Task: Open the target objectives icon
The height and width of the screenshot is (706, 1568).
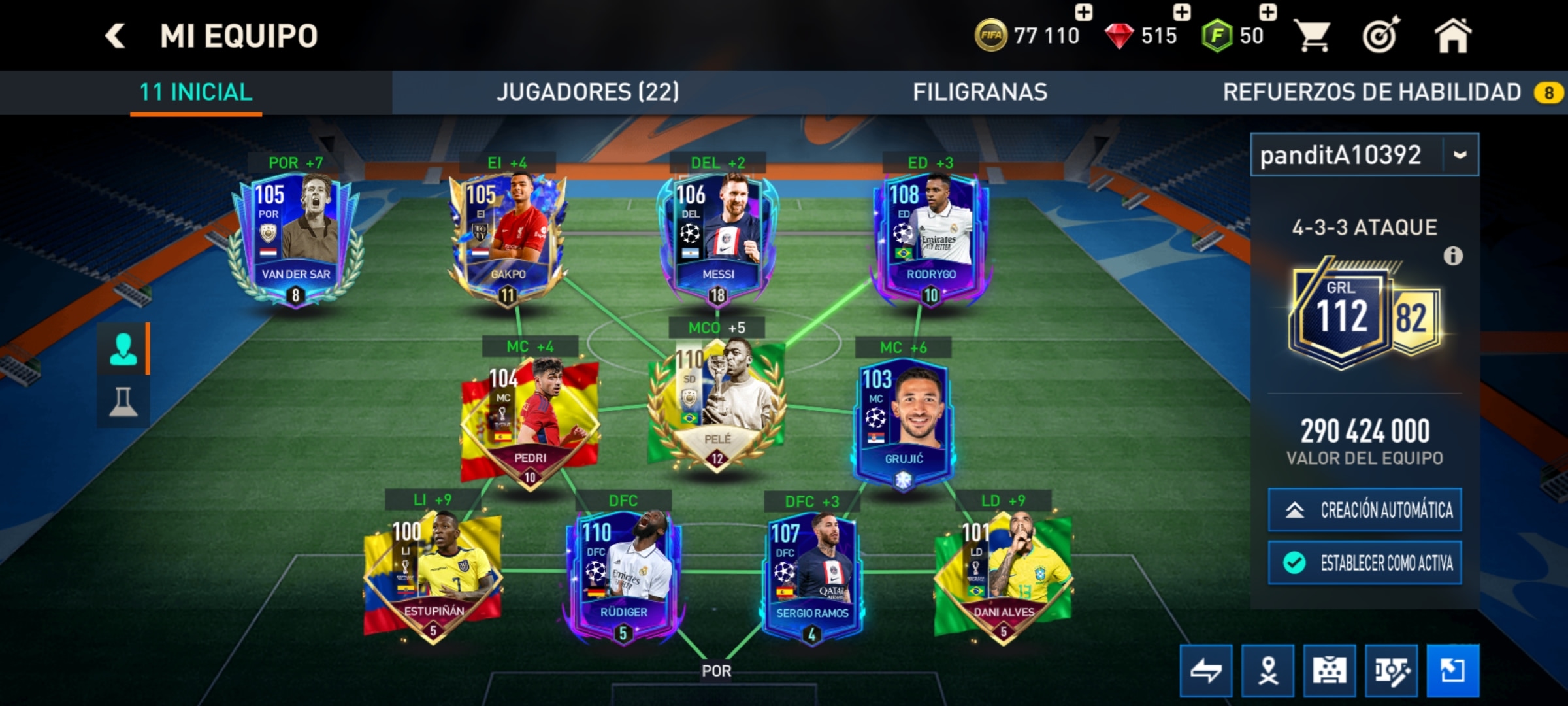Action: (x=1381, y=35)
